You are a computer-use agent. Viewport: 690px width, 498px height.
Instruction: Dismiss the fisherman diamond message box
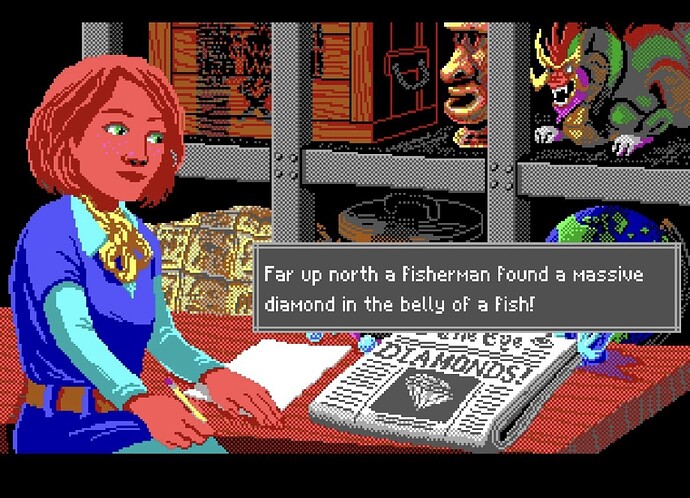[x=453, y=287]
